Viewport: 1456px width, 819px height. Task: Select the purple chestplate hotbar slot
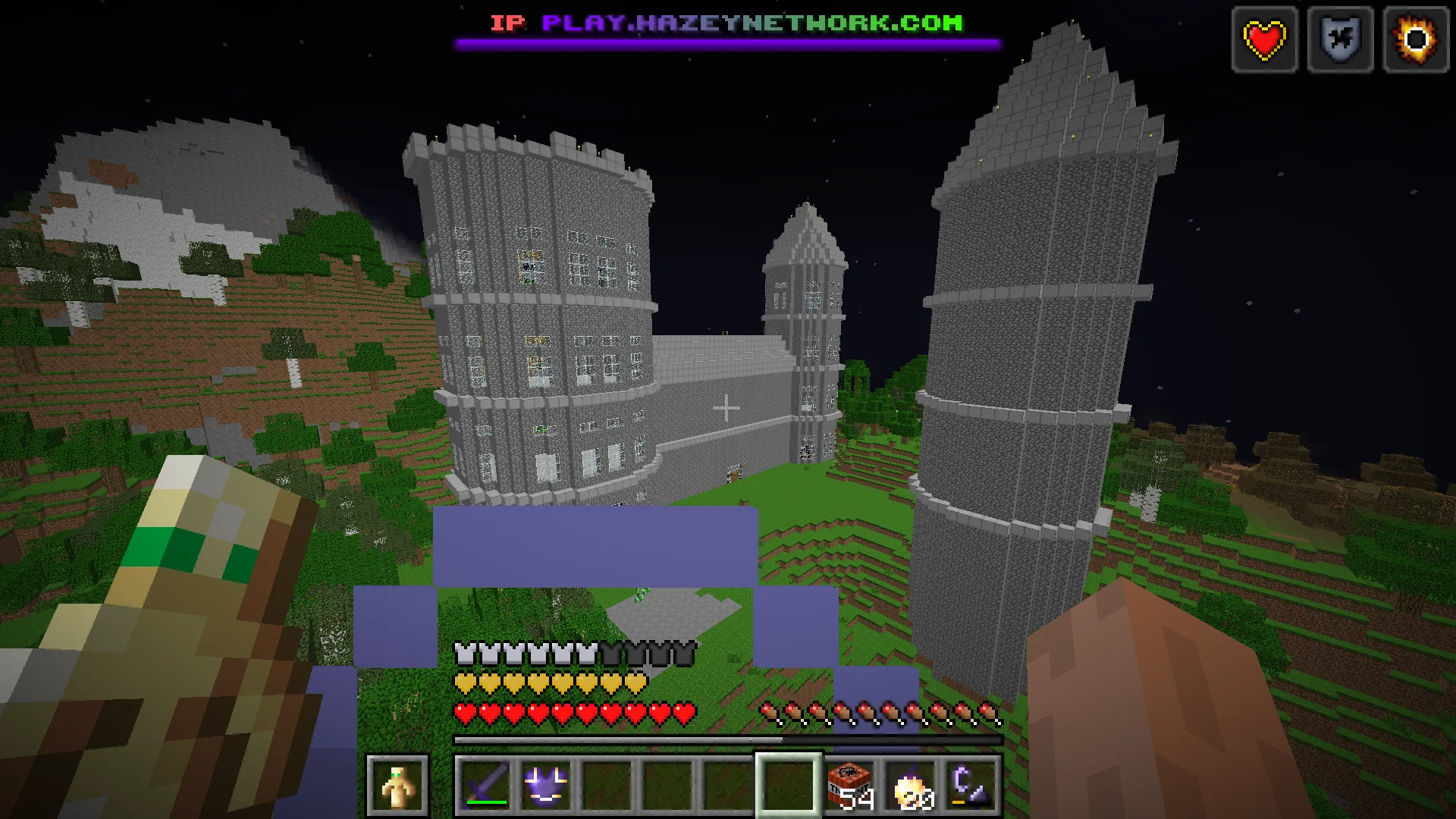point(546,785)
